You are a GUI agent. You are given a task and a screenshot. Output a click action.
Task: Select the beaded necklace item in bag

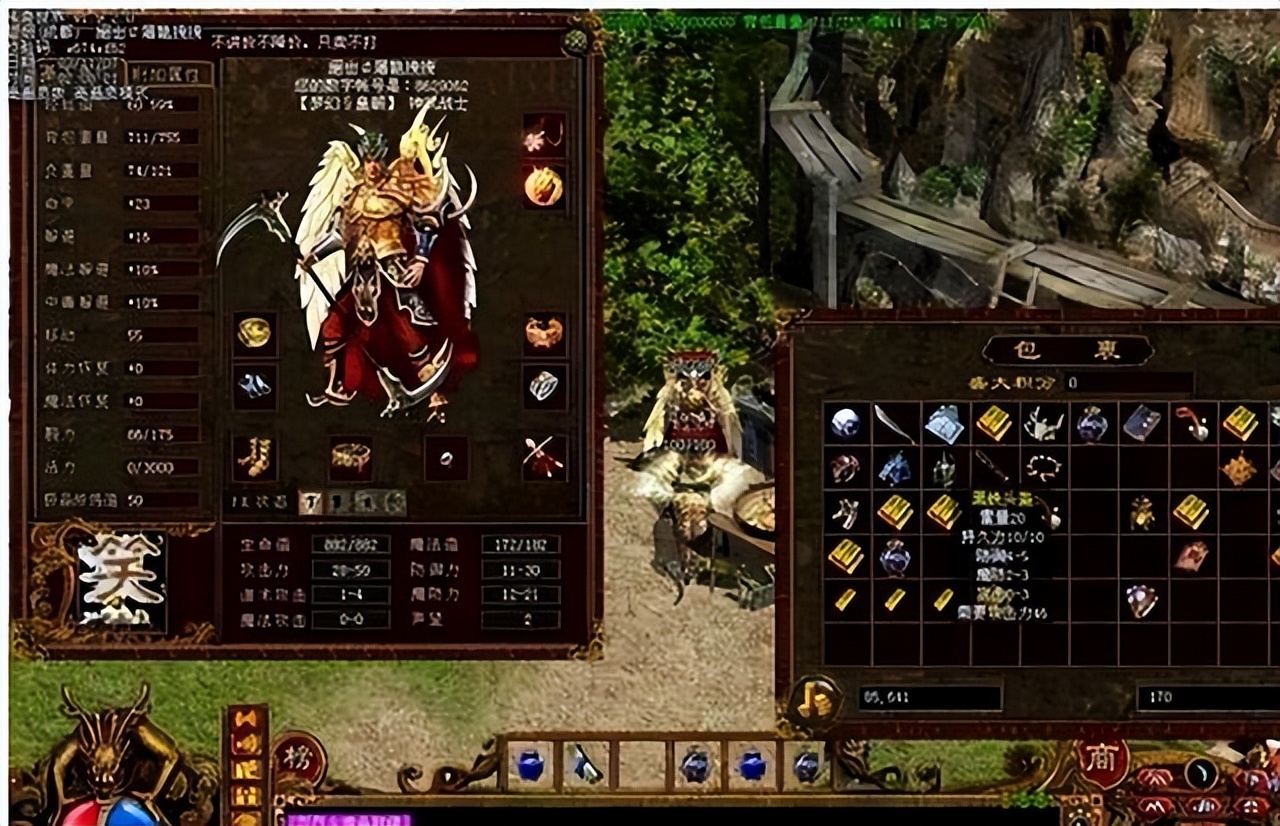[1042, 467]
